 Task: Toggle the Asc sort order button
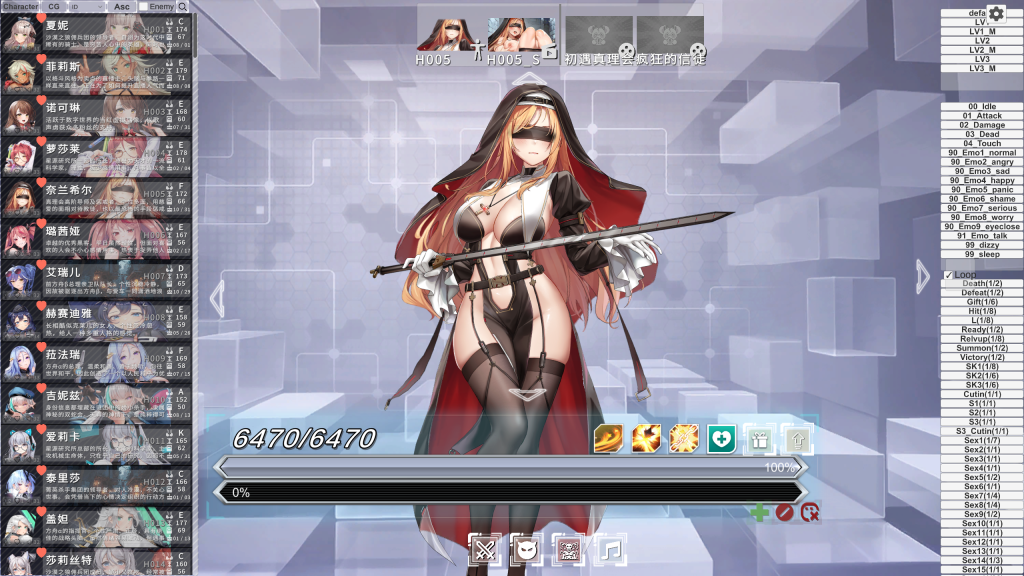(121, 6)
